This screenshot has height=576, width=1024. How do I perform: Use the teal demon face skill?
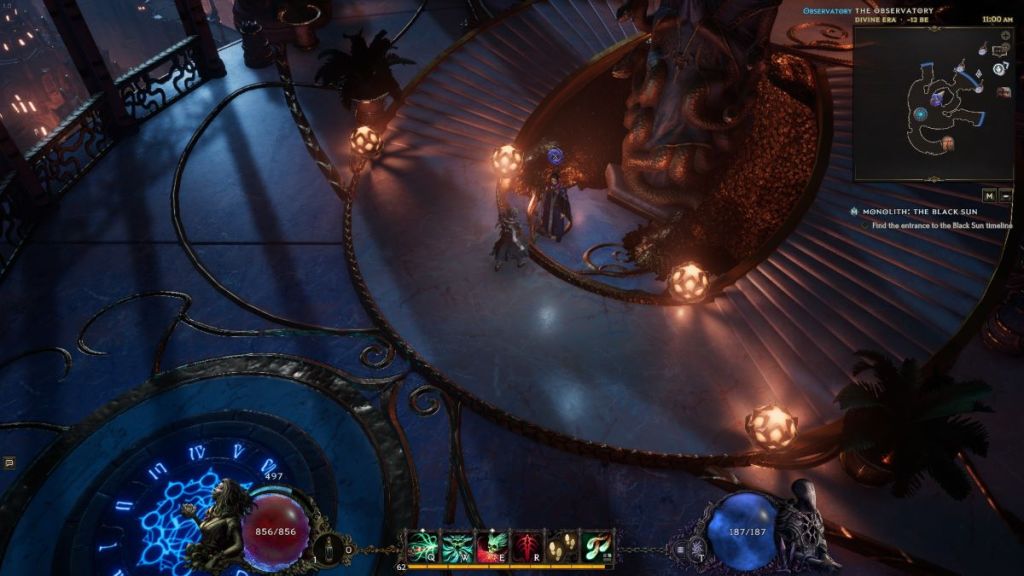456,546
